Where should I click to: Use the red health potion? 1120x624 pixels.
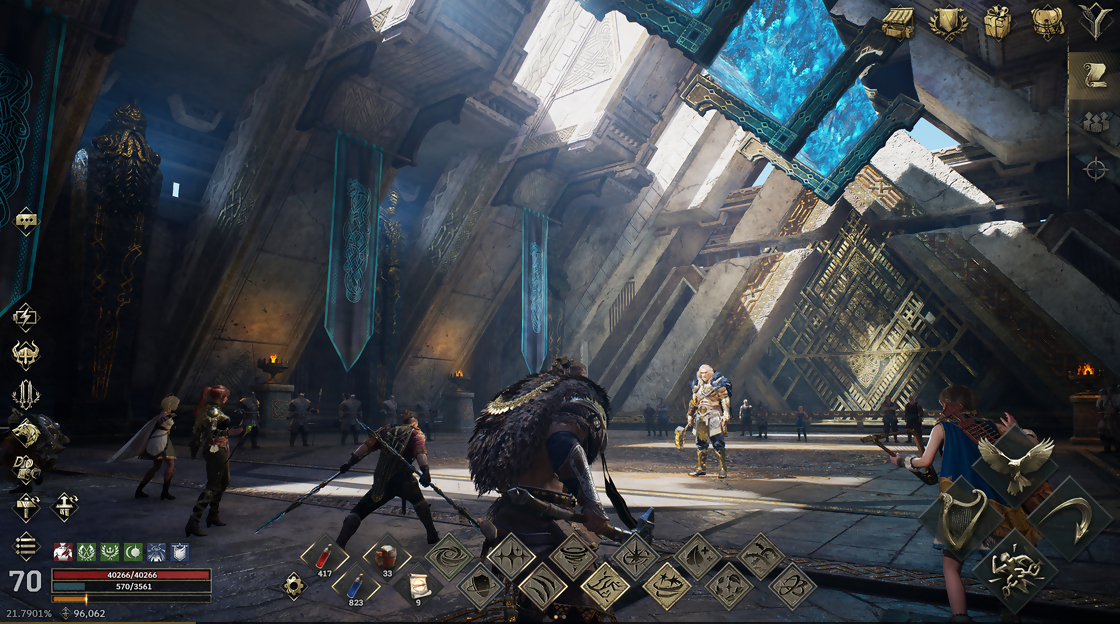tap(325, 558)
